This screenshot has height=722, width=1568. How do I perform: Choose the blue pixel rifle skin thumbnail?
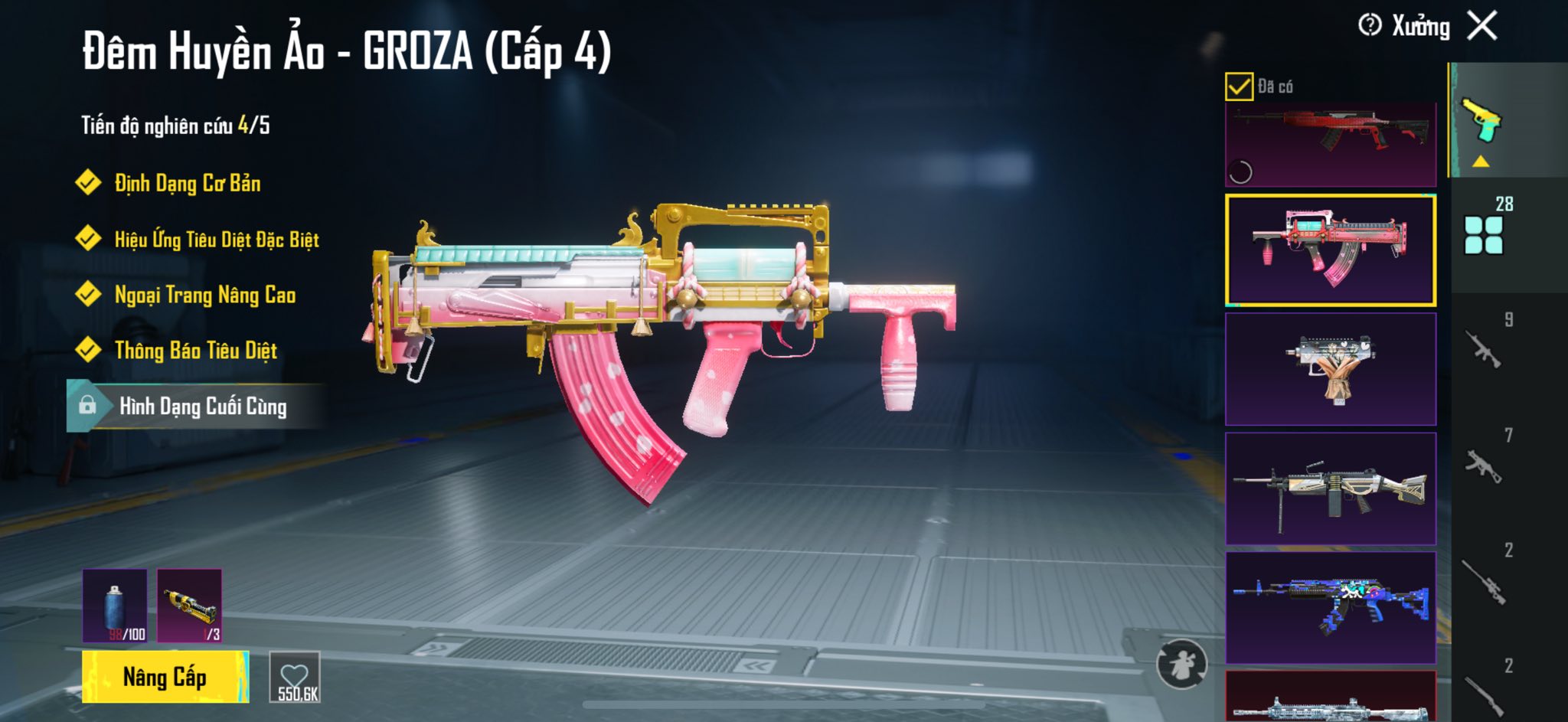(1331, 608)
